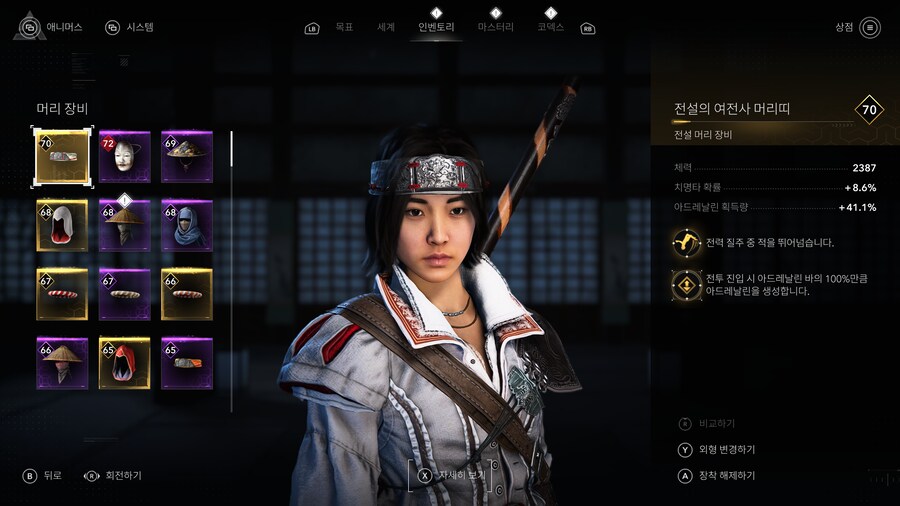Pick the level 66 straw hat
900x506 pixels.
click(x=63, y=363)
